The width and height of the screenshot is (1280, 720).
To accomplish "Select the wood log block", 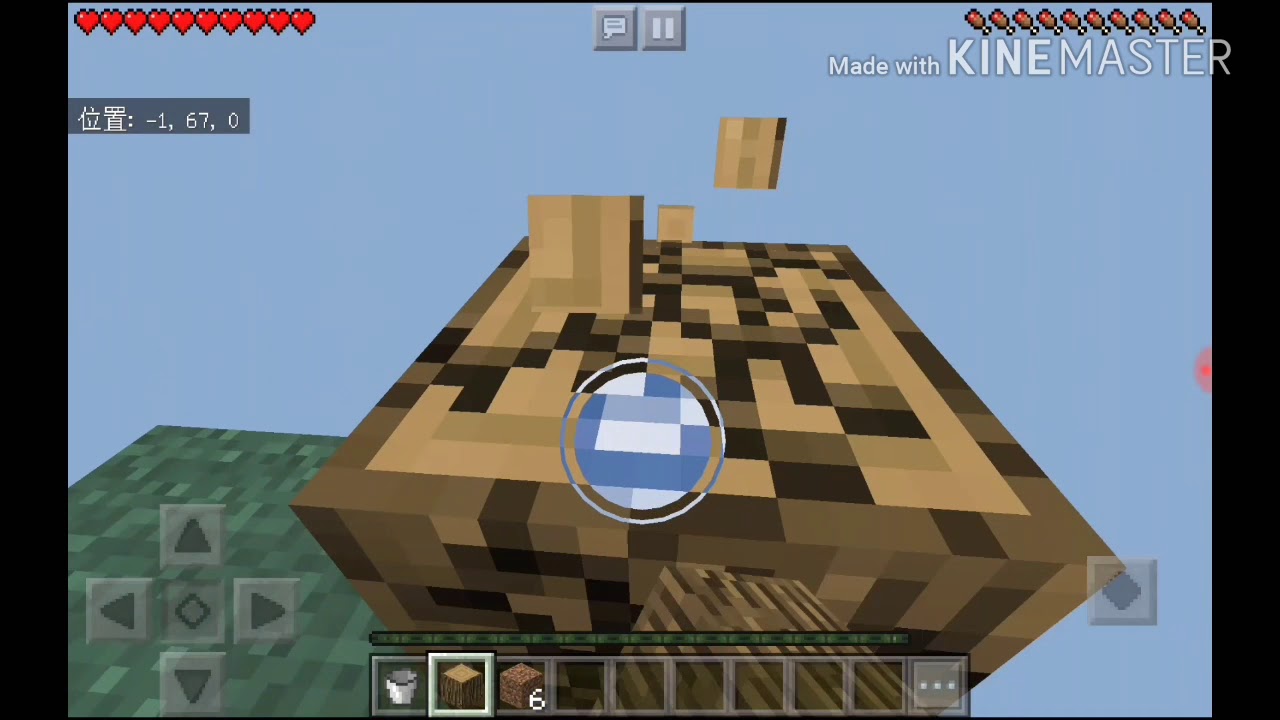I will (460, 683).
